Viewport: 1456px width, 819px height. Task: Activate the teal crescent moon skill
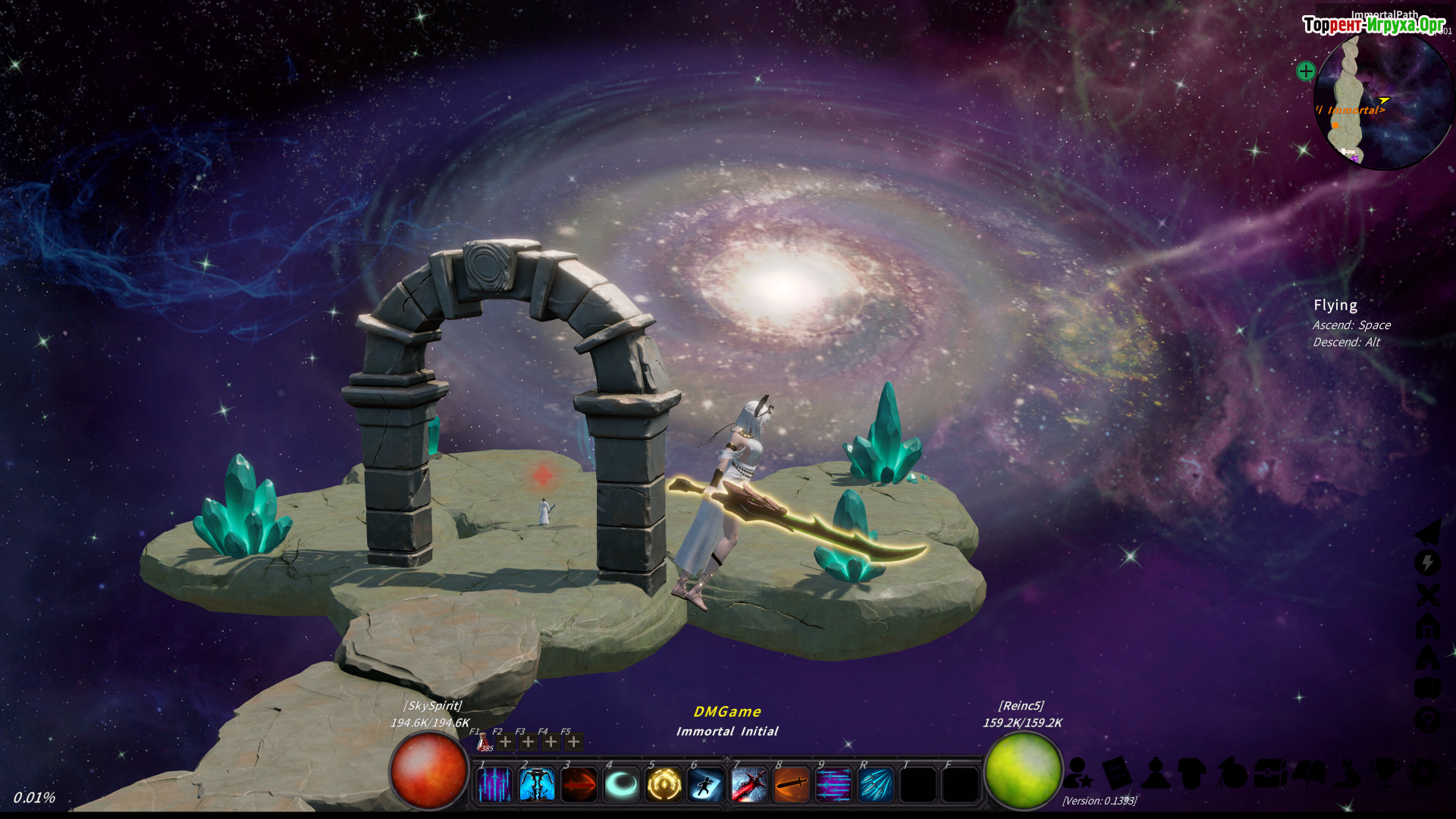point(622,785)
